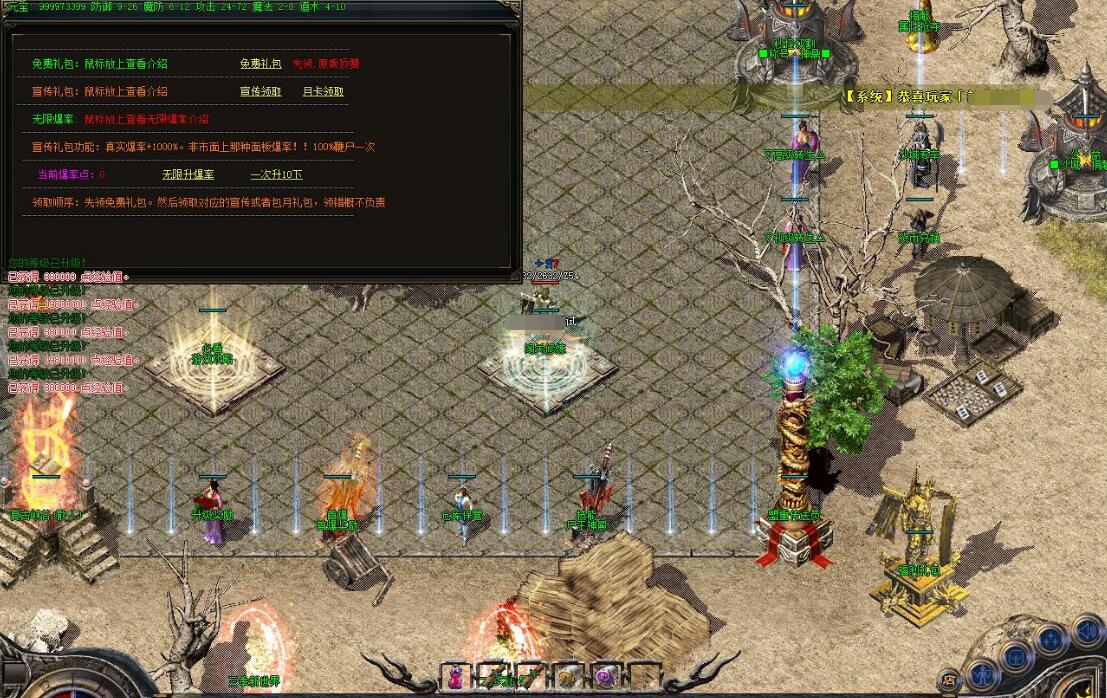Image resolution: width=1107 pixels, height=698 pixels.
Task: Choose 一次升10下 to upgrade ten times
Action: [276, 175]
